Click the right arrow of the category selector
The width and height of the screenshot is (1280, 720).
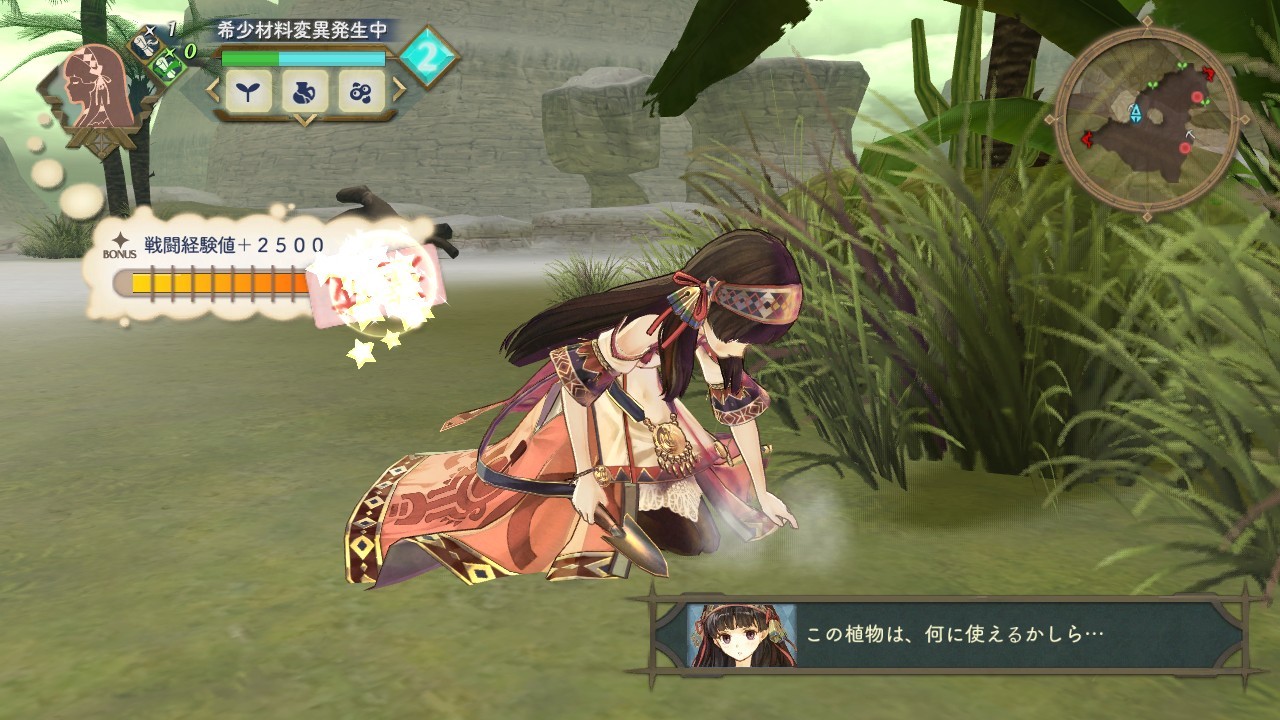pyautogui.click(x=398, y=88)
